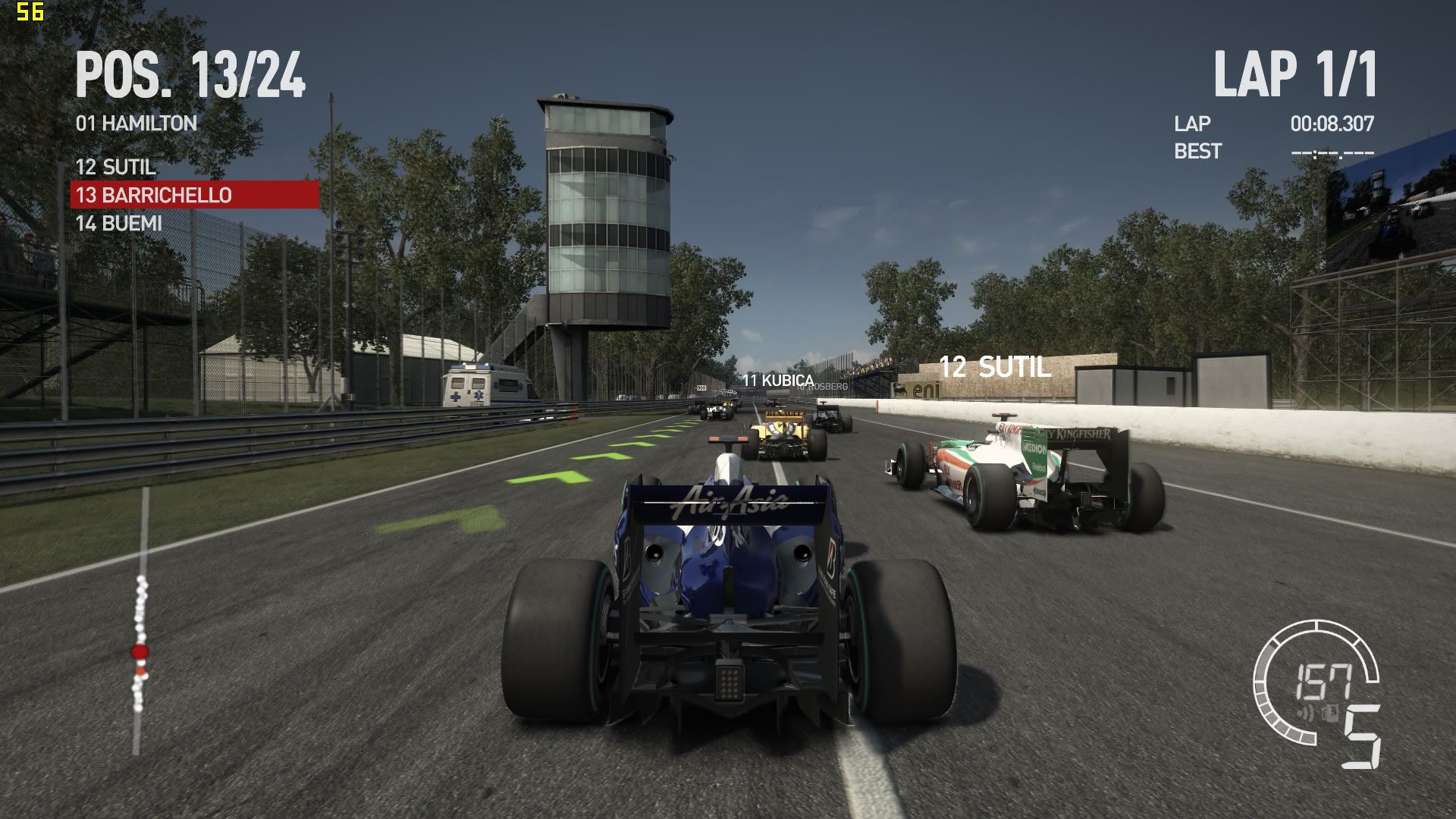Viewport: 1456px width, 819px height.
Task: Click the highlighted 13 Barrichello standings row
Action: (x=194, y=195)
